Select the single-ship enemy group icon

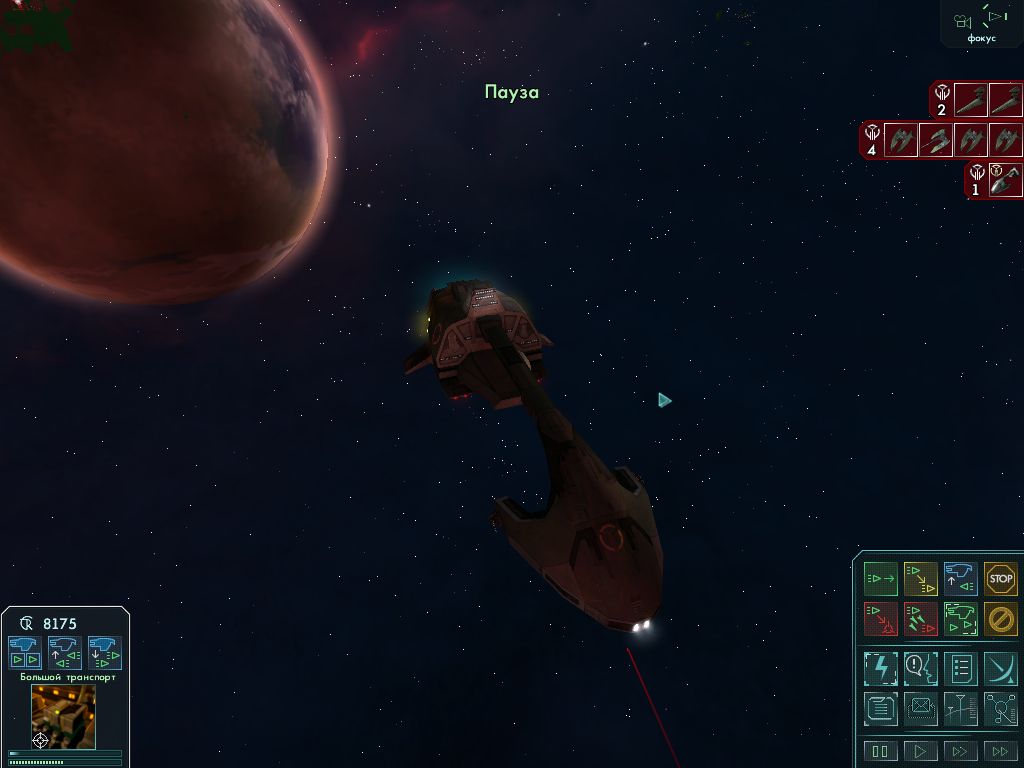pos(1006,180)
